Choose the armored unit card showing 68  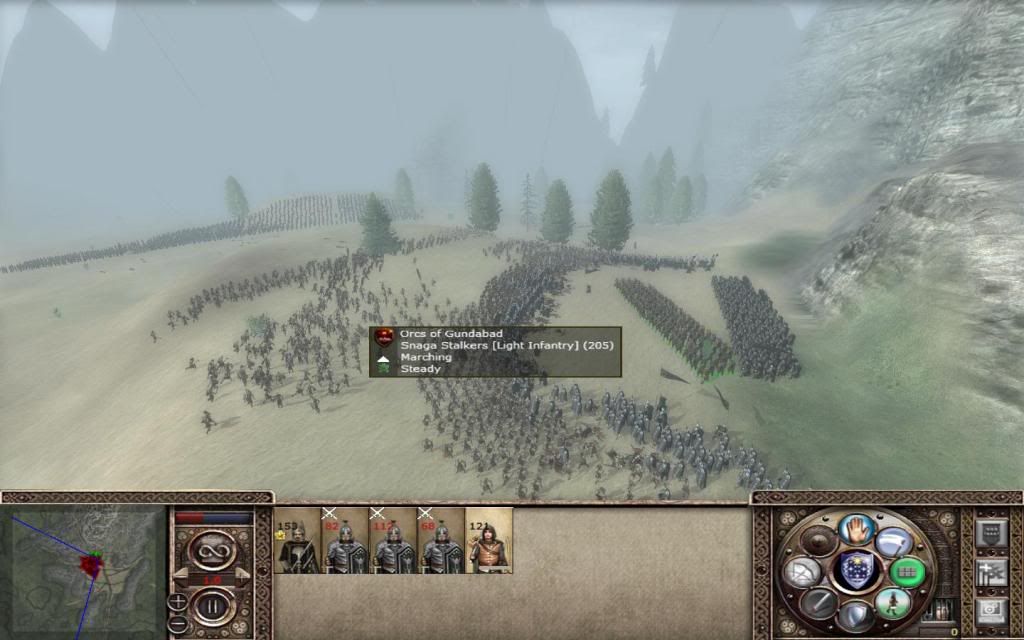click(441, 541)
